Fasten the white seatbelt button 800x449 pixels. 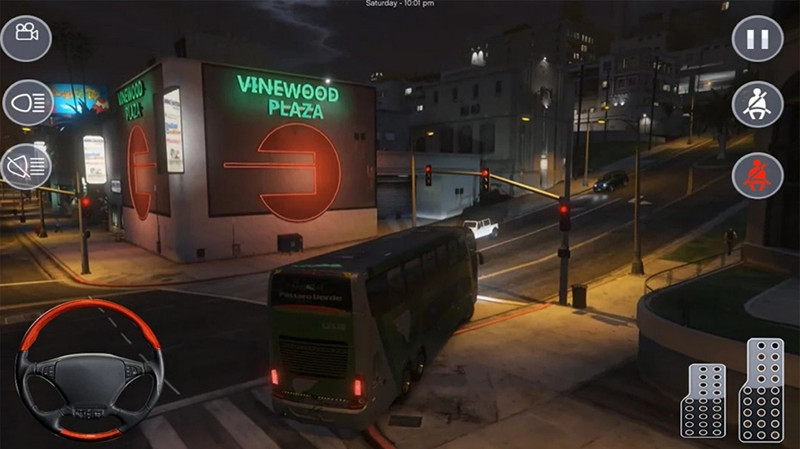coord(757,104)
